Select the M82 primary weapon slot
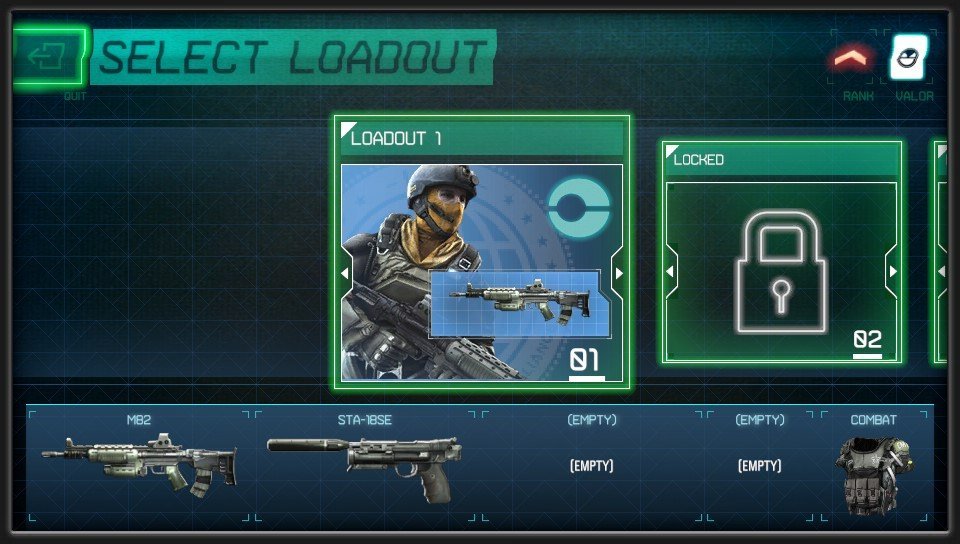Viewport: 960px width, 544px height. (x=139, y=464)
